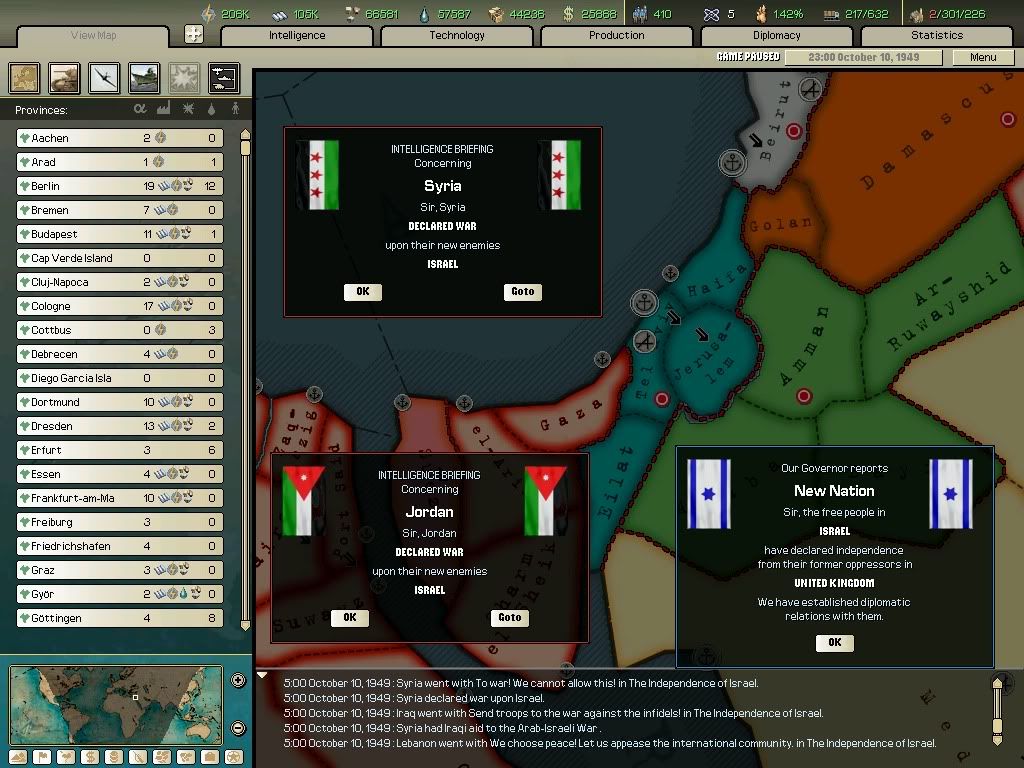Jump to Jordan using its Goto button
The height and width of the screenshot is (768, 1024).
(x=510, y=618)
